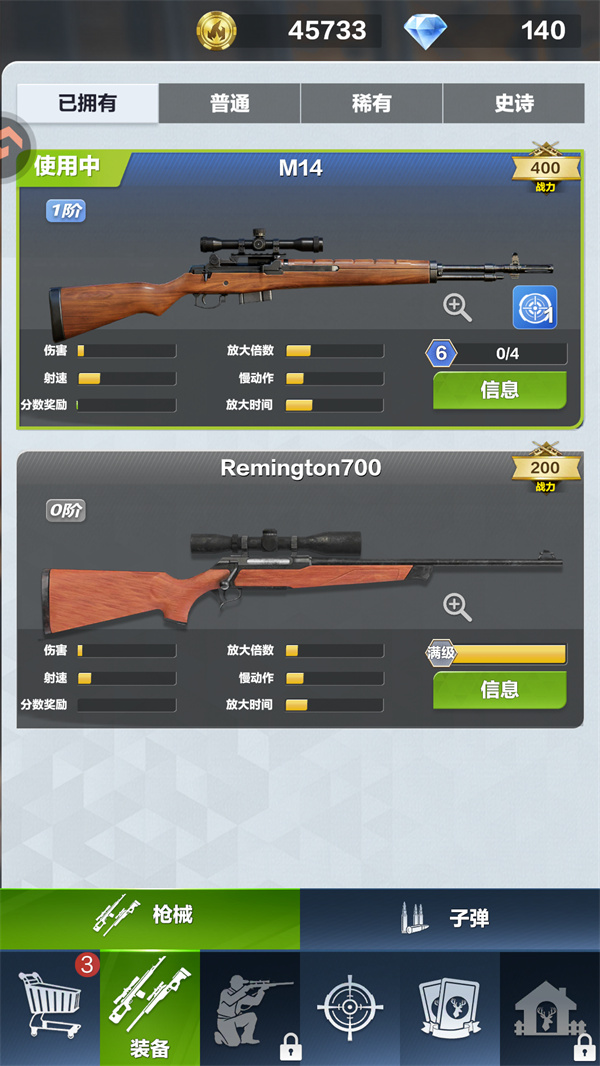
Task: Open 信息 for the M14 rifle
Action: pos(499,390)
